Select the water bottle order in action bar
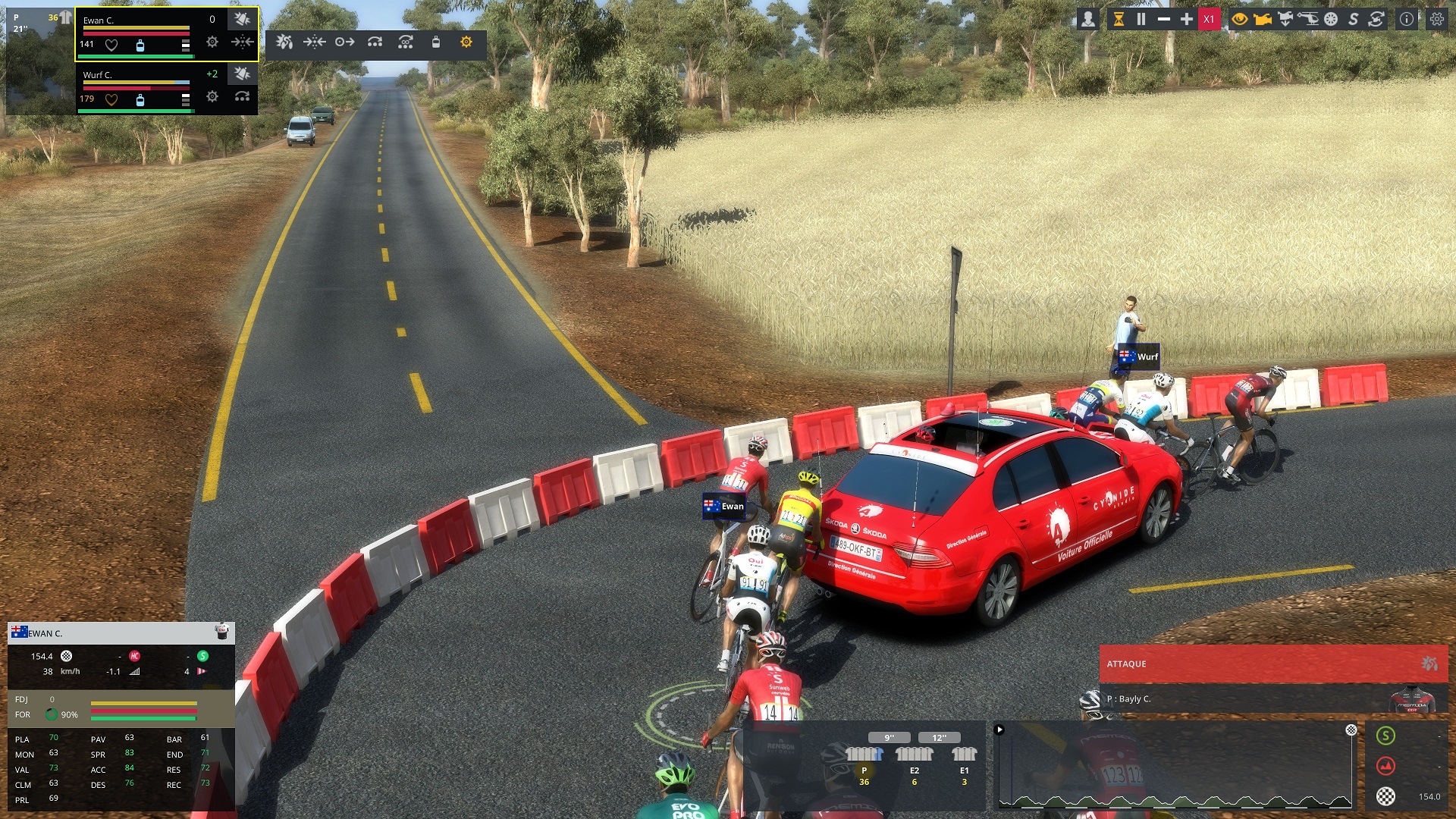The width and height of the screenshot is (1456, 819). pyautogui.click(x=435, y=42)
